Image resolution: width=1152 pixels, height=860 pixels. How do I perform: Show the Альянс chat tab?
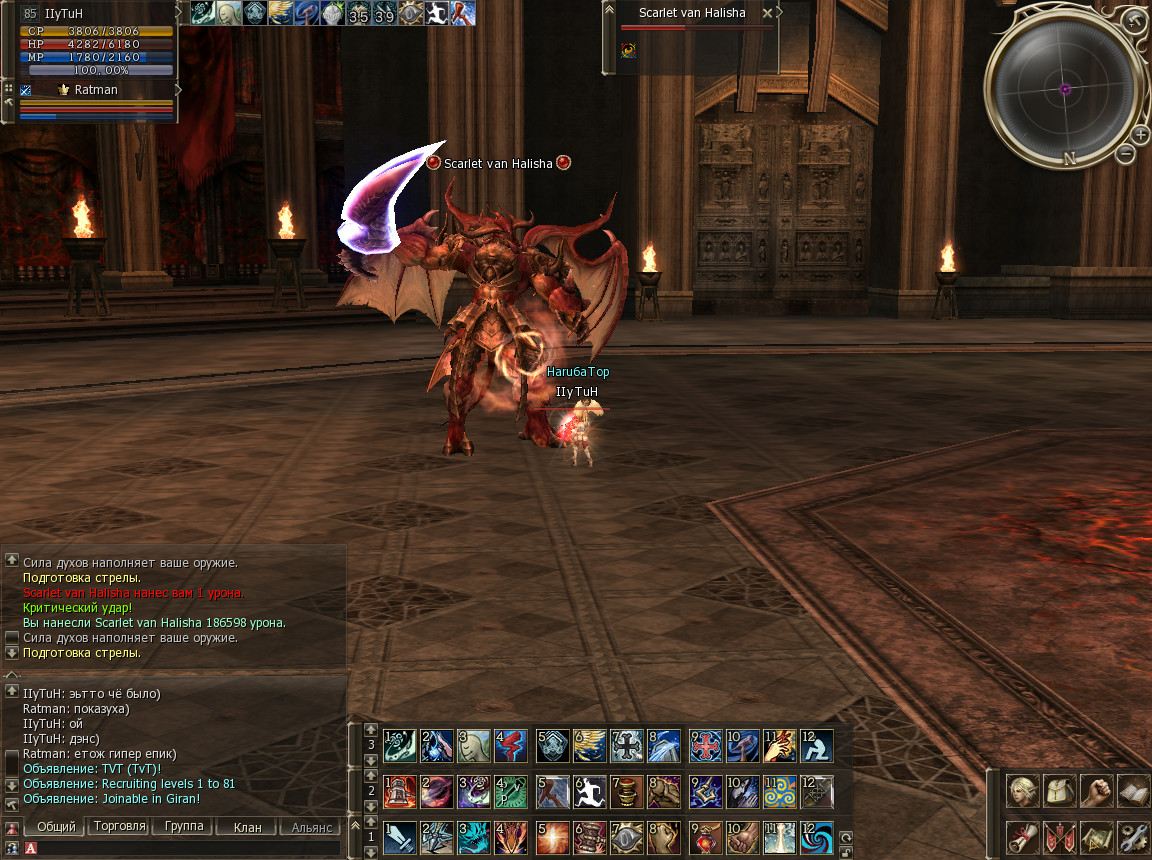[311, 827]
